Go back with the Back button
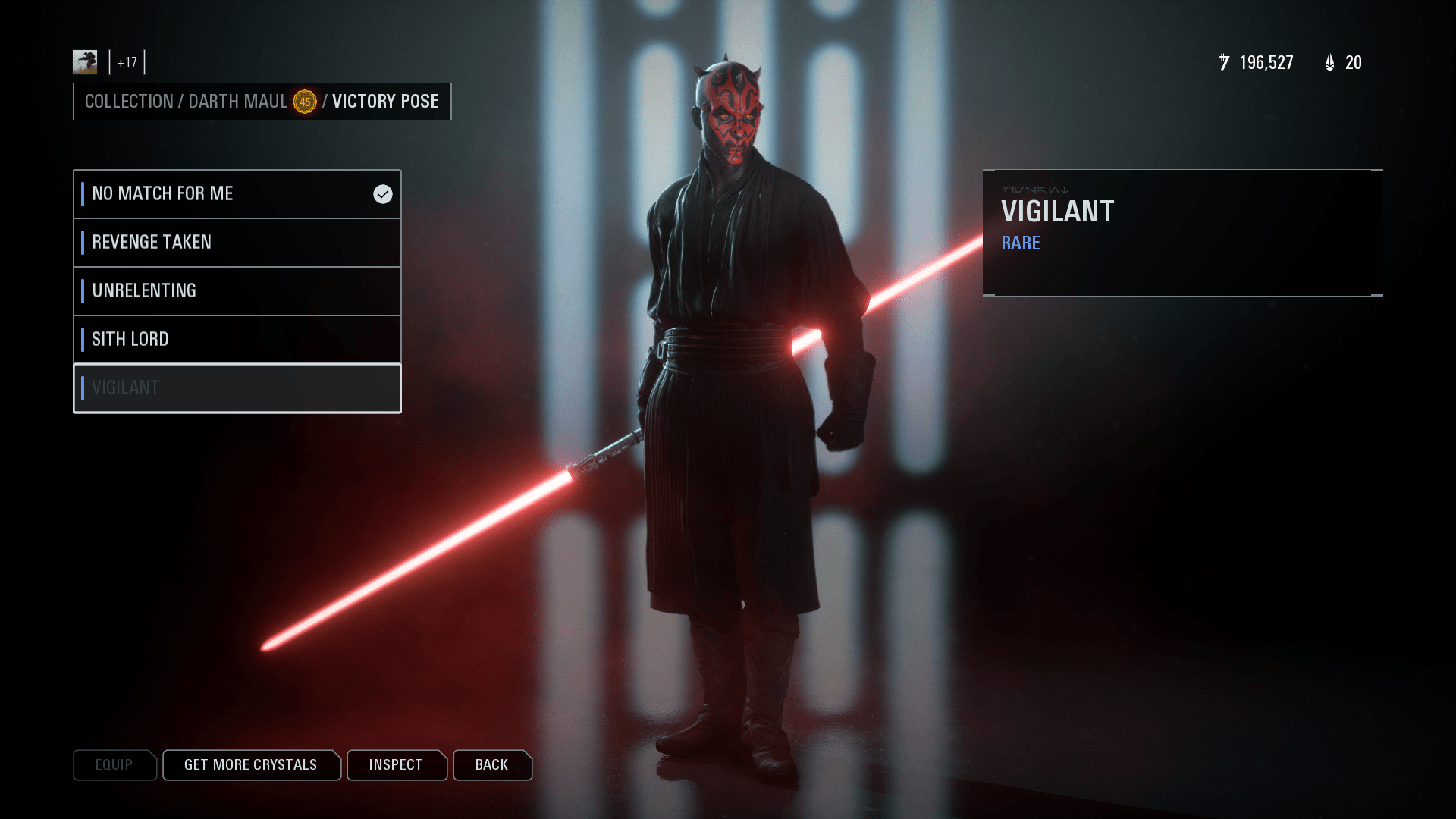This screenshot has height=819, width=1456. pos(492,765)
